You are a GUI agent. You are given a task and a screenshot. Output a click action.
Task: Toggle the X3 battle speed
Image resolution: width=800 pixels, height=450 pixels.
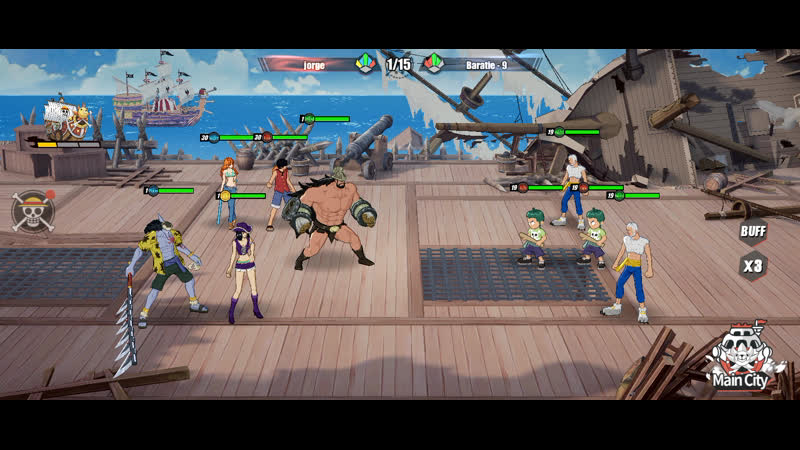752,266
